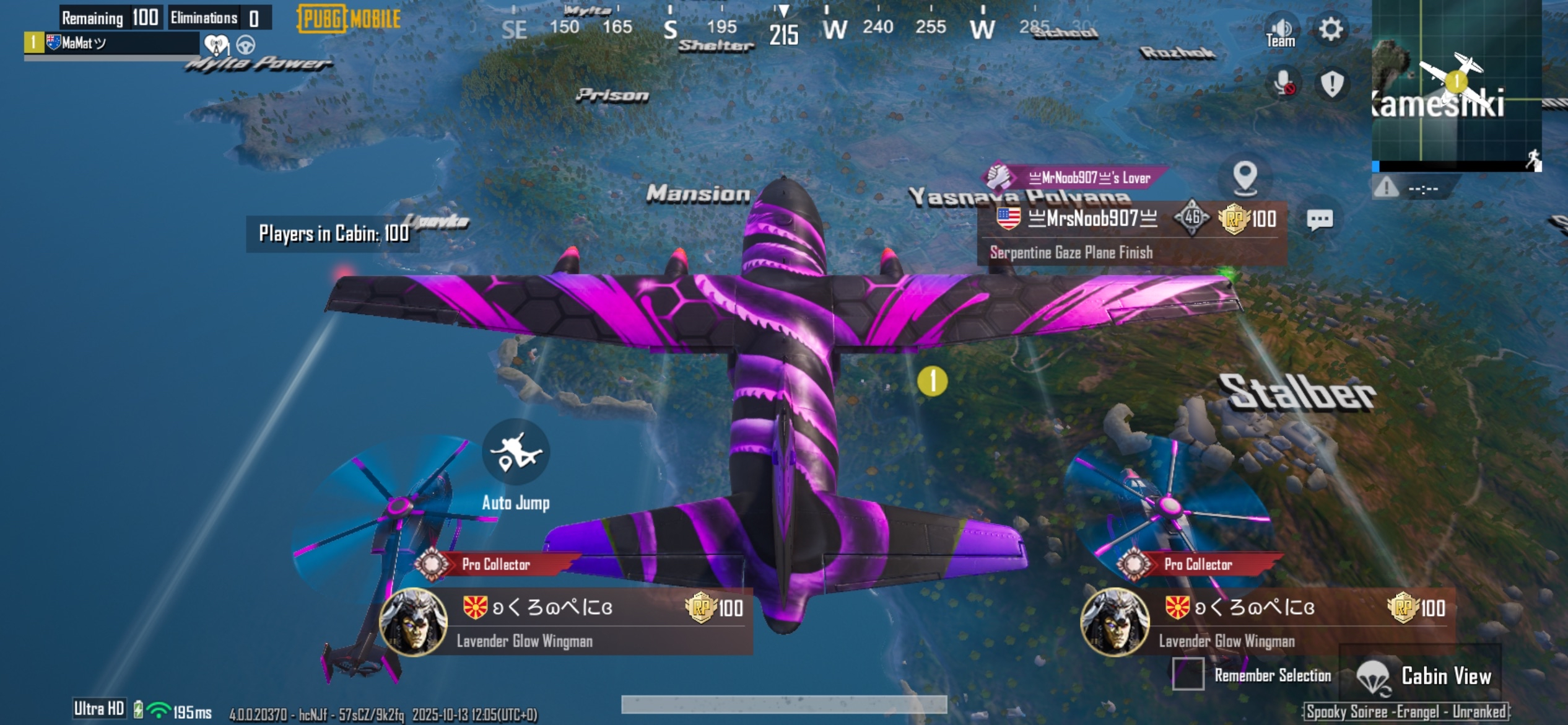Tap the steering wheel icon beside MaMat
This screenshot has width=1568, height=725.
pyautogui.click(x=246, y=45)
